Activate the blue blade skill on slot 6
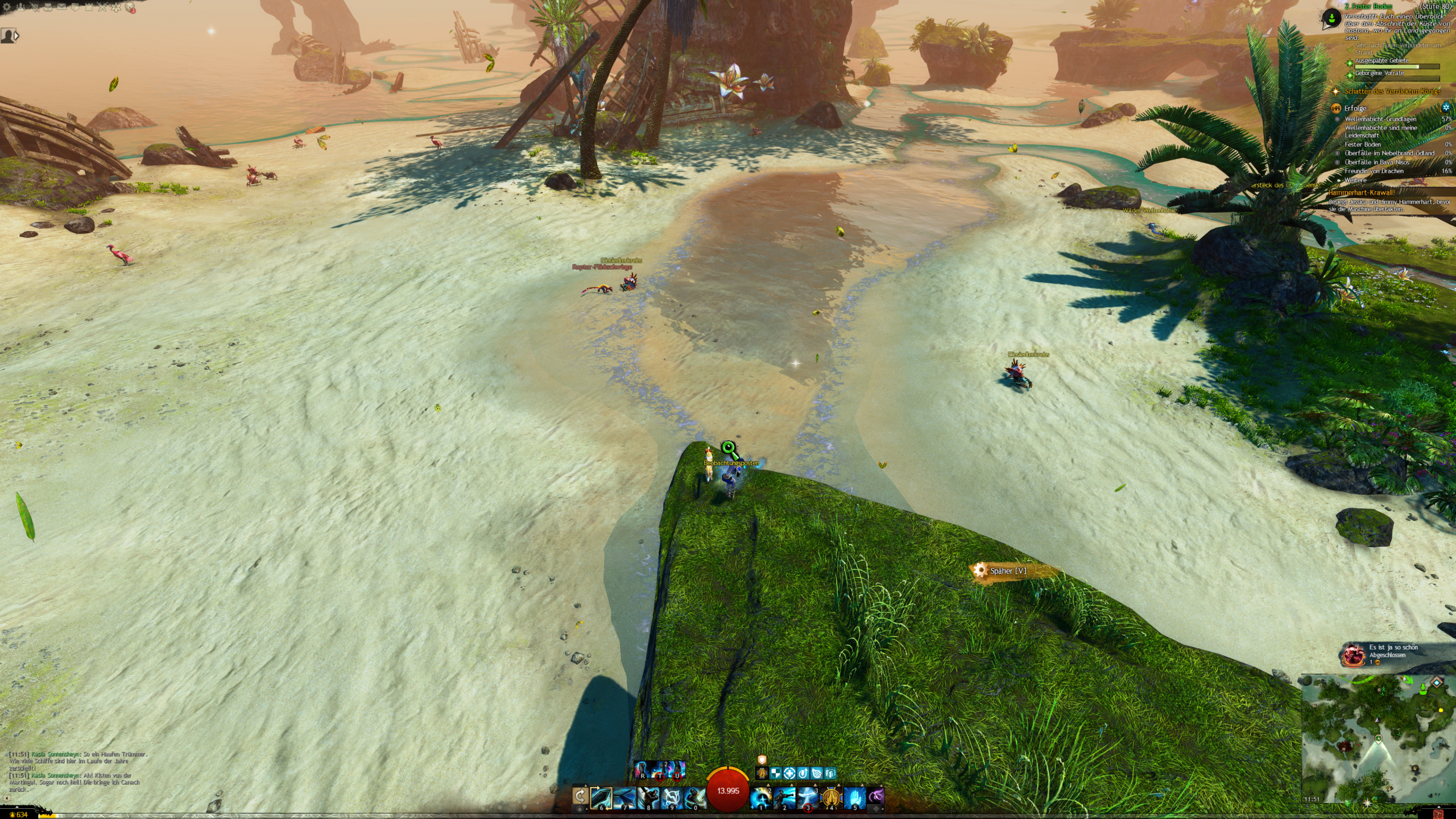Screen dimensions: 1456x819 [x=601, y=797]
